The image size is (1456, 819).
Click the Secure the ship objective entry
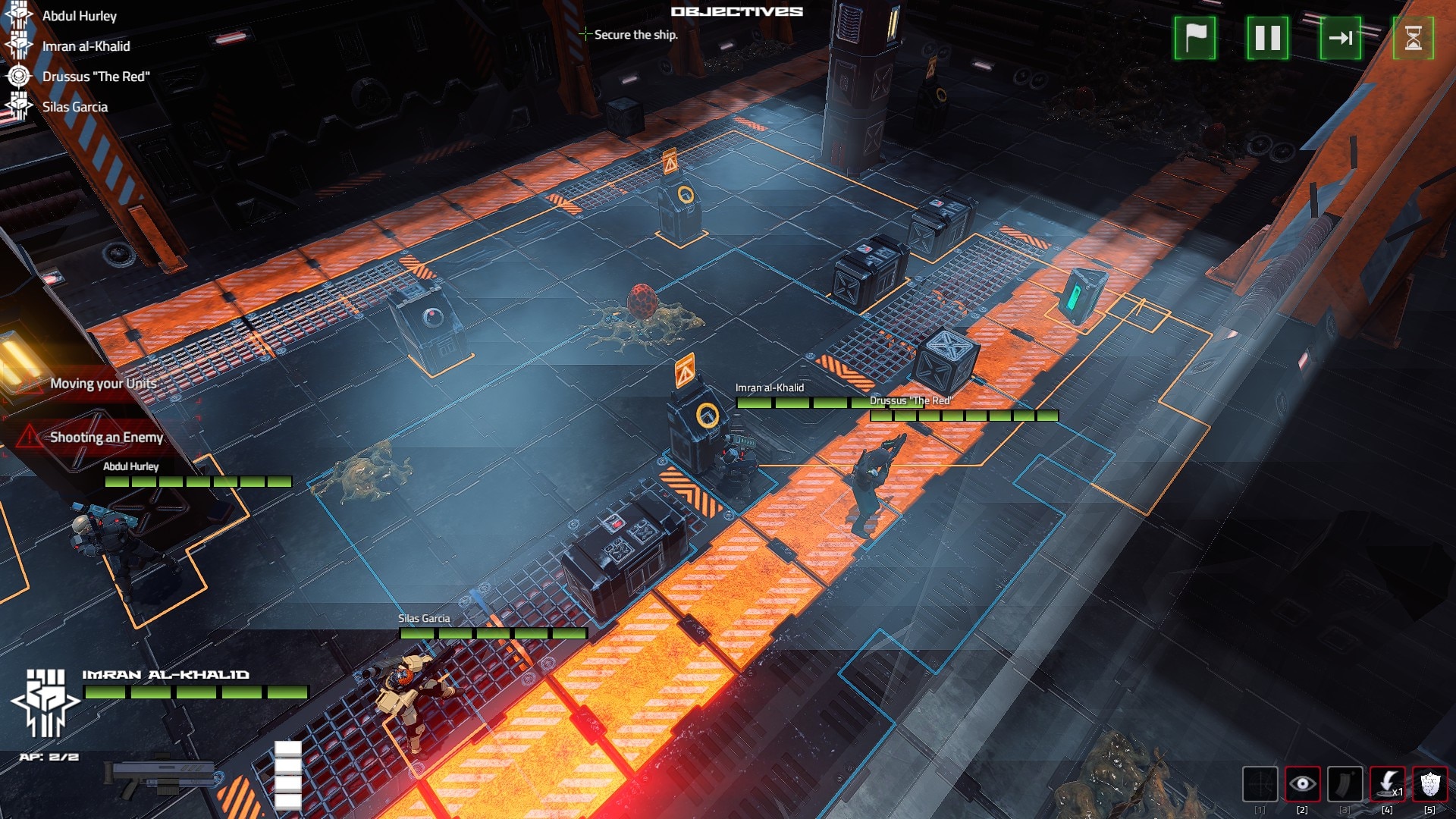click(x=635, y=35)
